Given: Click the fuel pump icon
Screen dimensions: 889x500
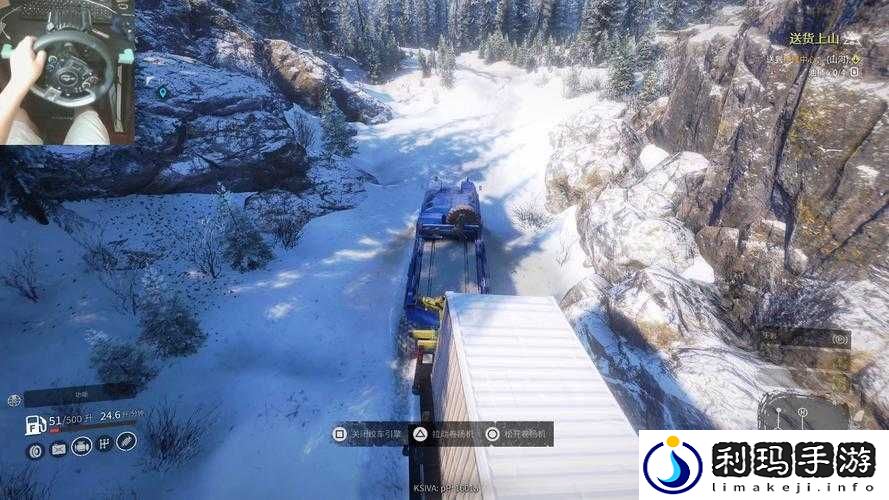Looking at the screenshot, I should 35,425.
